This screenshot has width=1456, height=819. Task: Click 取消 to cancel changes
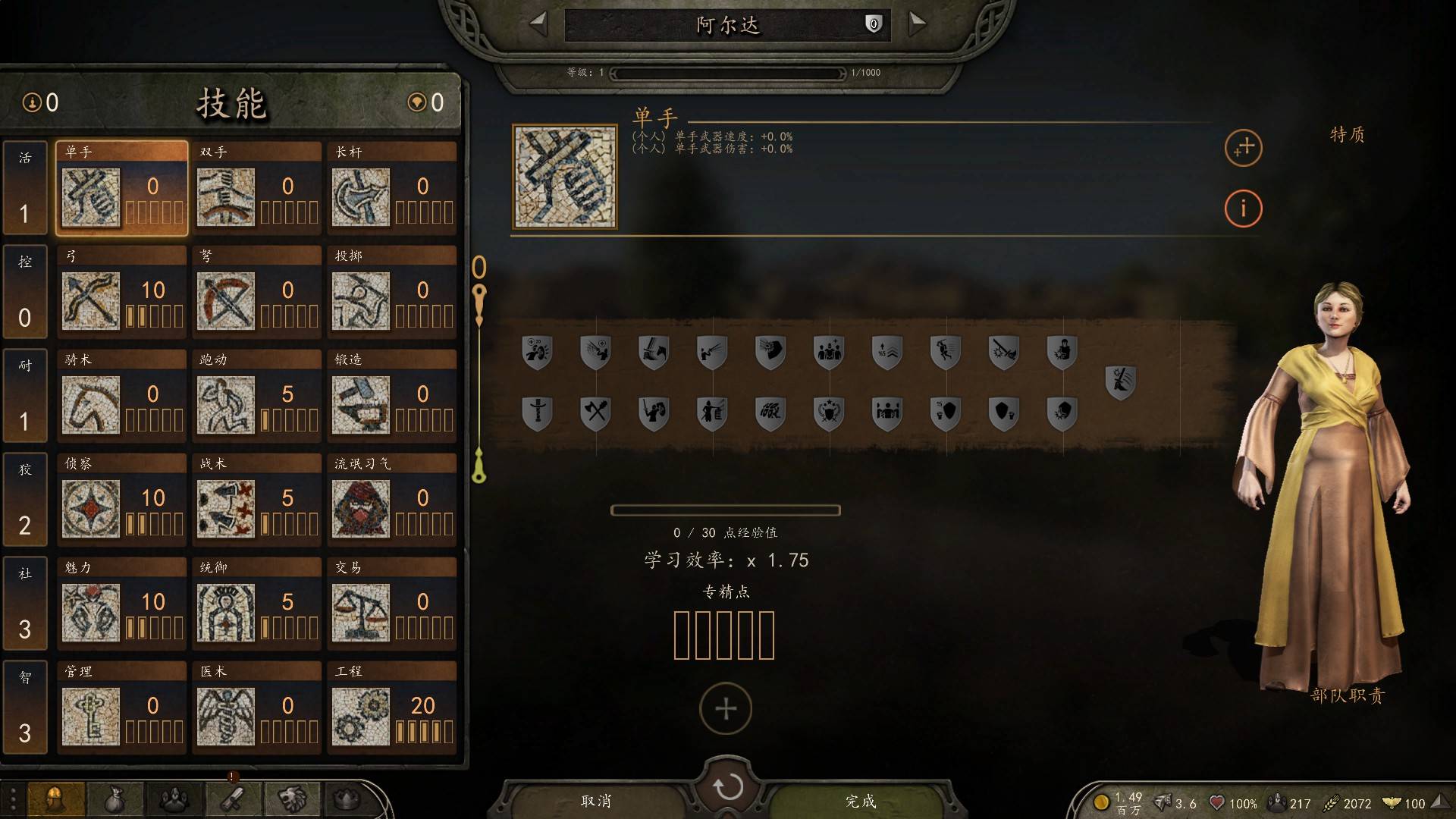coord(596,801)
